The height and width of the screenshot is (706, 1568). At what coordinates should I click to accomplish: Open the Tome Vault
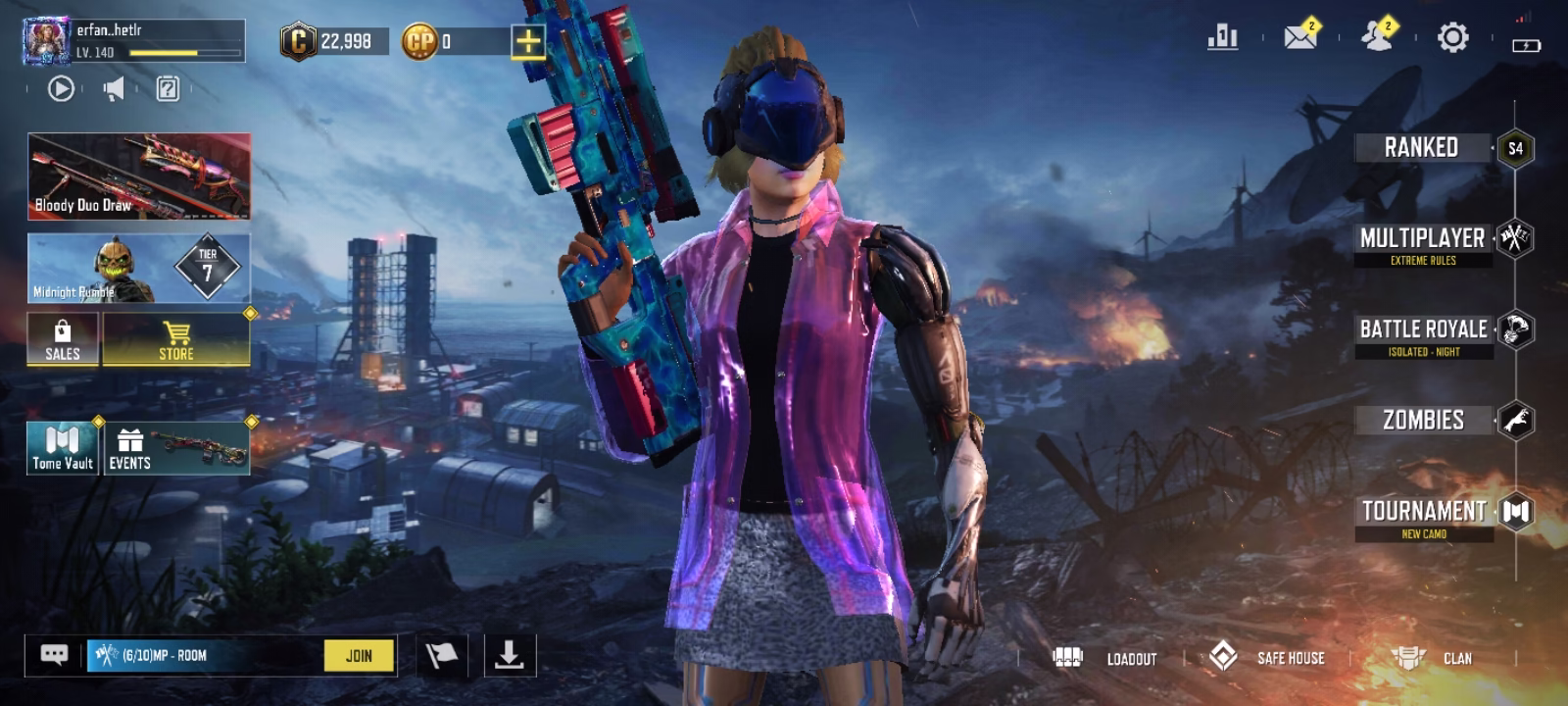coord(63,448)
